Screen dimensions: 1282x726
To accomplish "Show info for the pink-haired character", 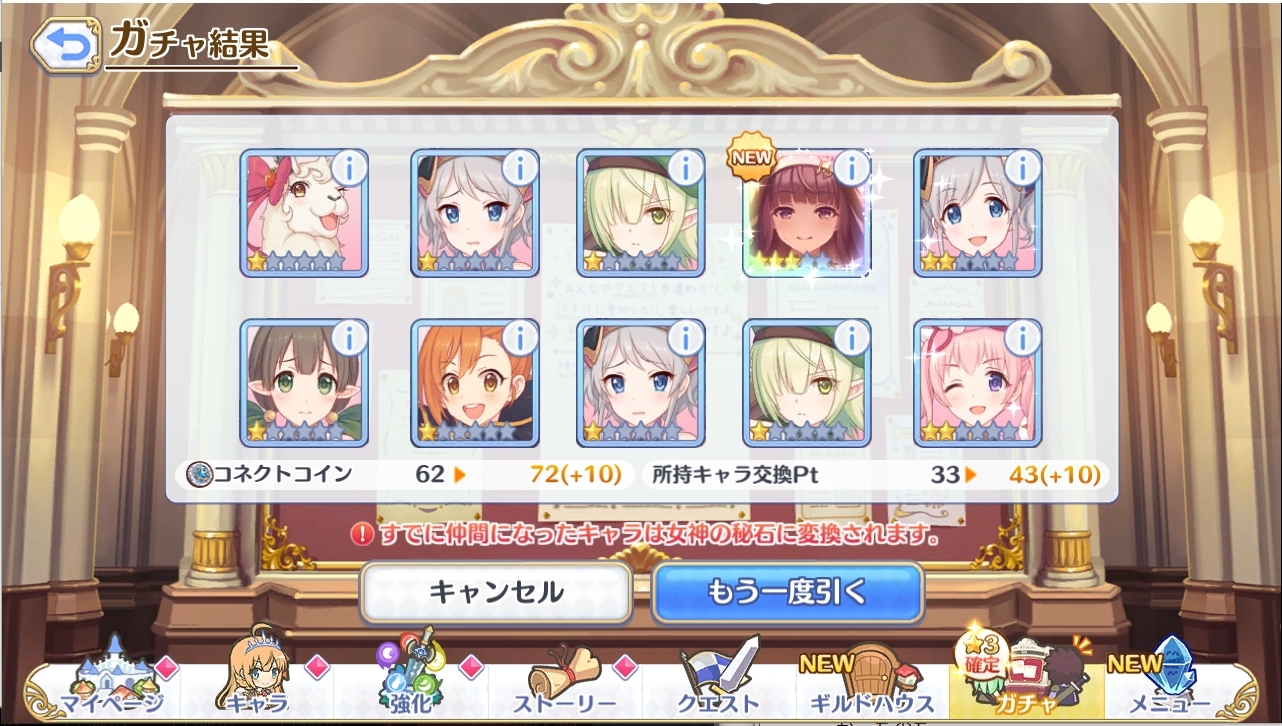I will tap(1023, 338).
